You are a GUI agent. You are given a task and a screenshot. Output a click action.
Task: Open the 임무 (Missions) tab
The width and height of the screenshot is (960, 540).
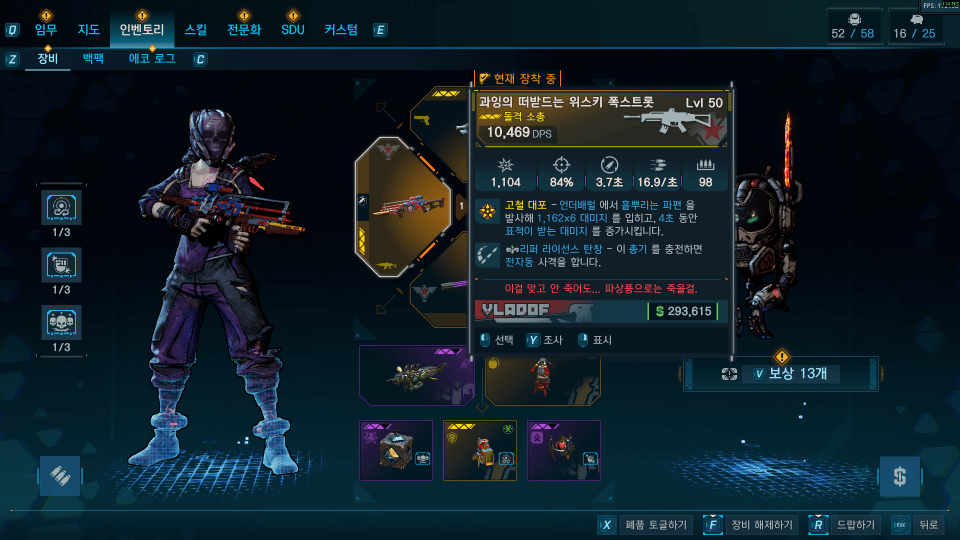tap(48, 30)
